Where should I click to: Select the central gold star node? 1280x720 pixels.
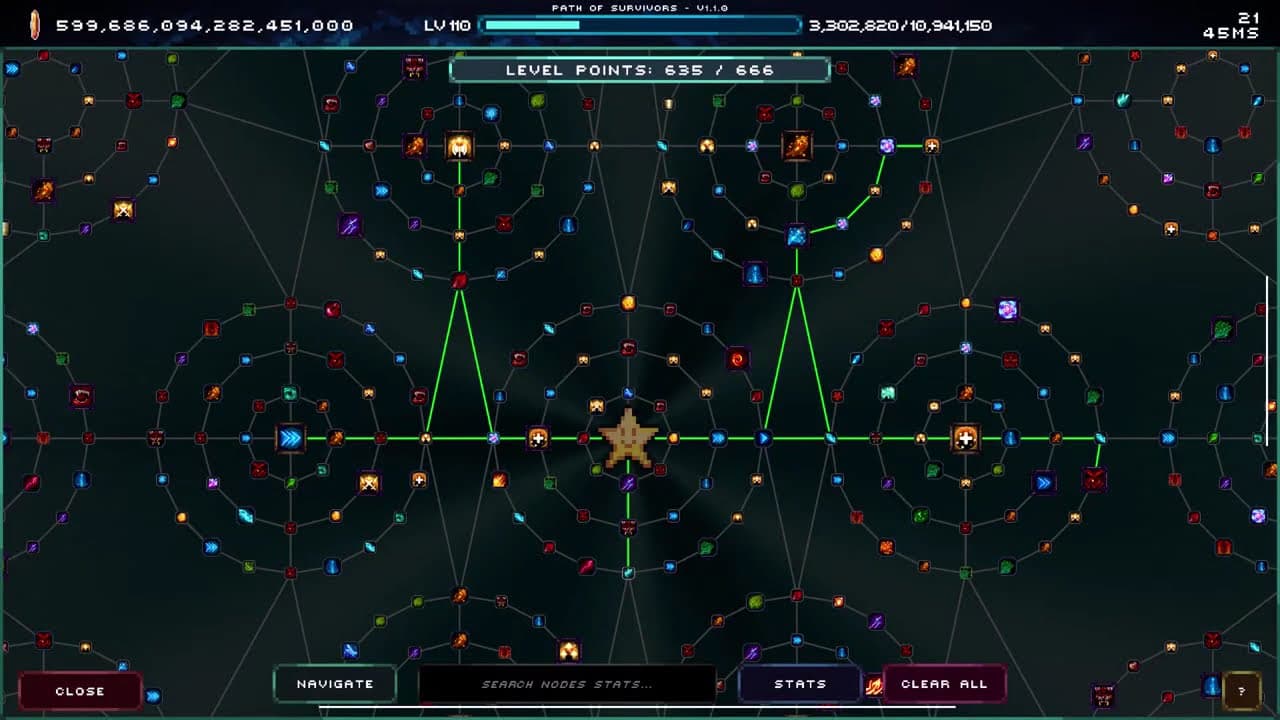pos(628,438)
